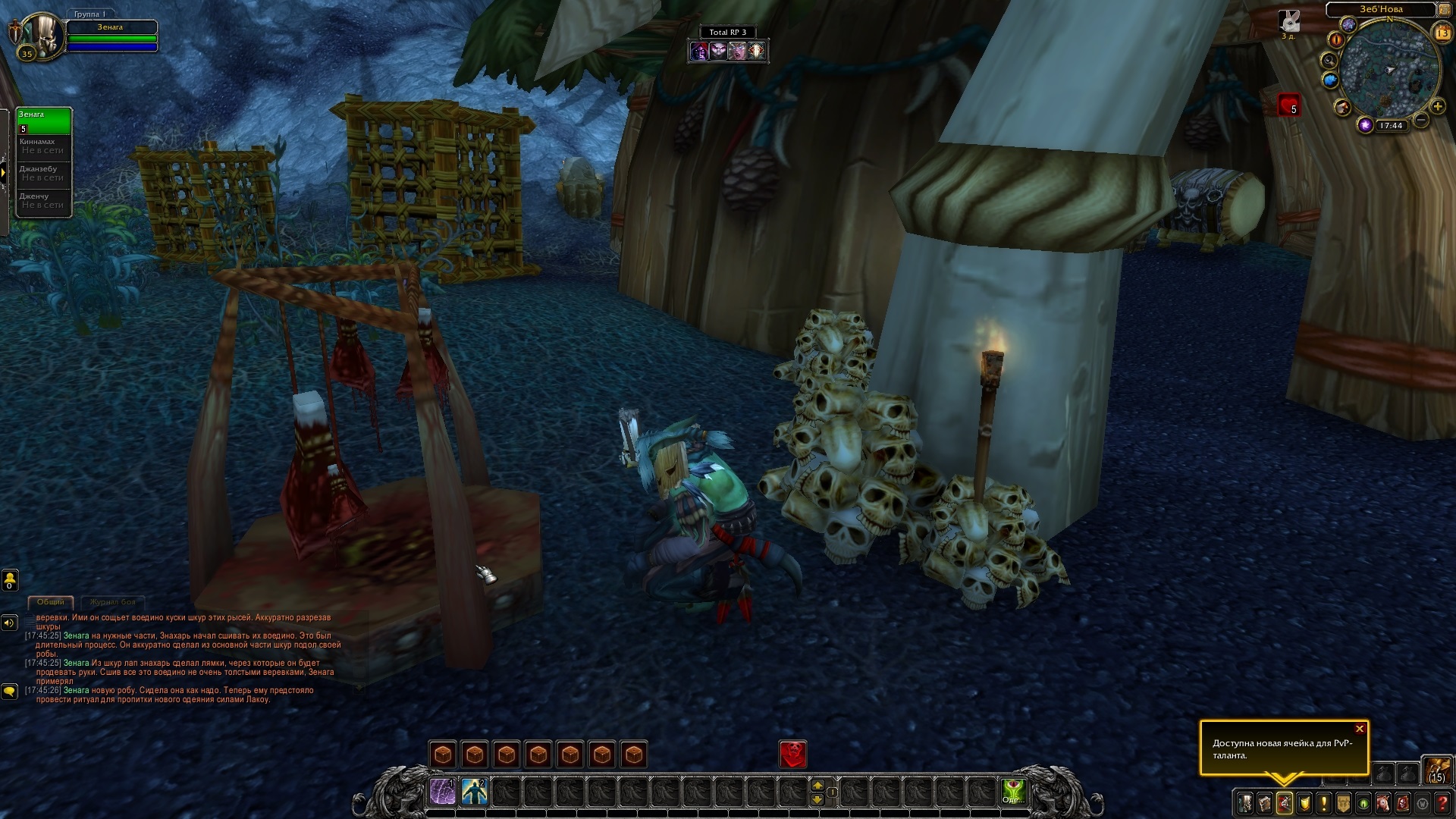The height and width of the screenshot is (819, 1456).
Task: Open the character info micro button
Action: coord(1245,802)
